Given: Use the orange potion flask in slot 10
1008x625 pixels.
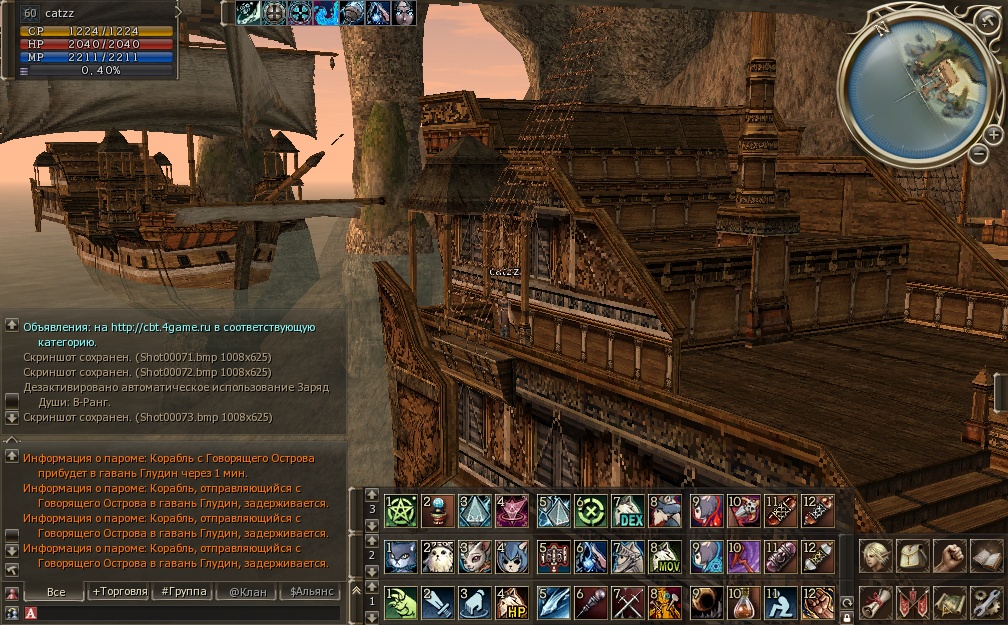Looking at the screenshot, I should (x=743, y=603).
